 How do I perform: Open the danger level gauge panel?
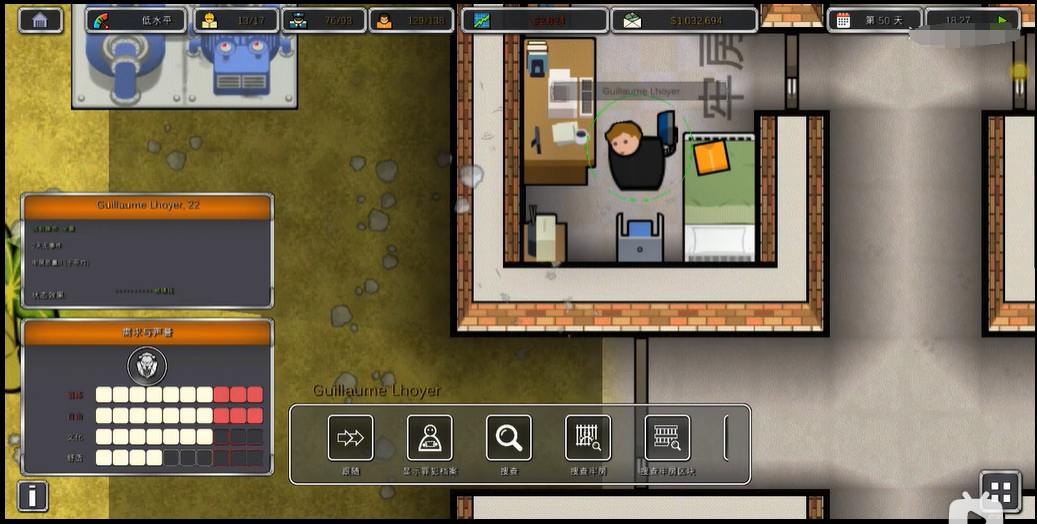(x=135, y=20)
